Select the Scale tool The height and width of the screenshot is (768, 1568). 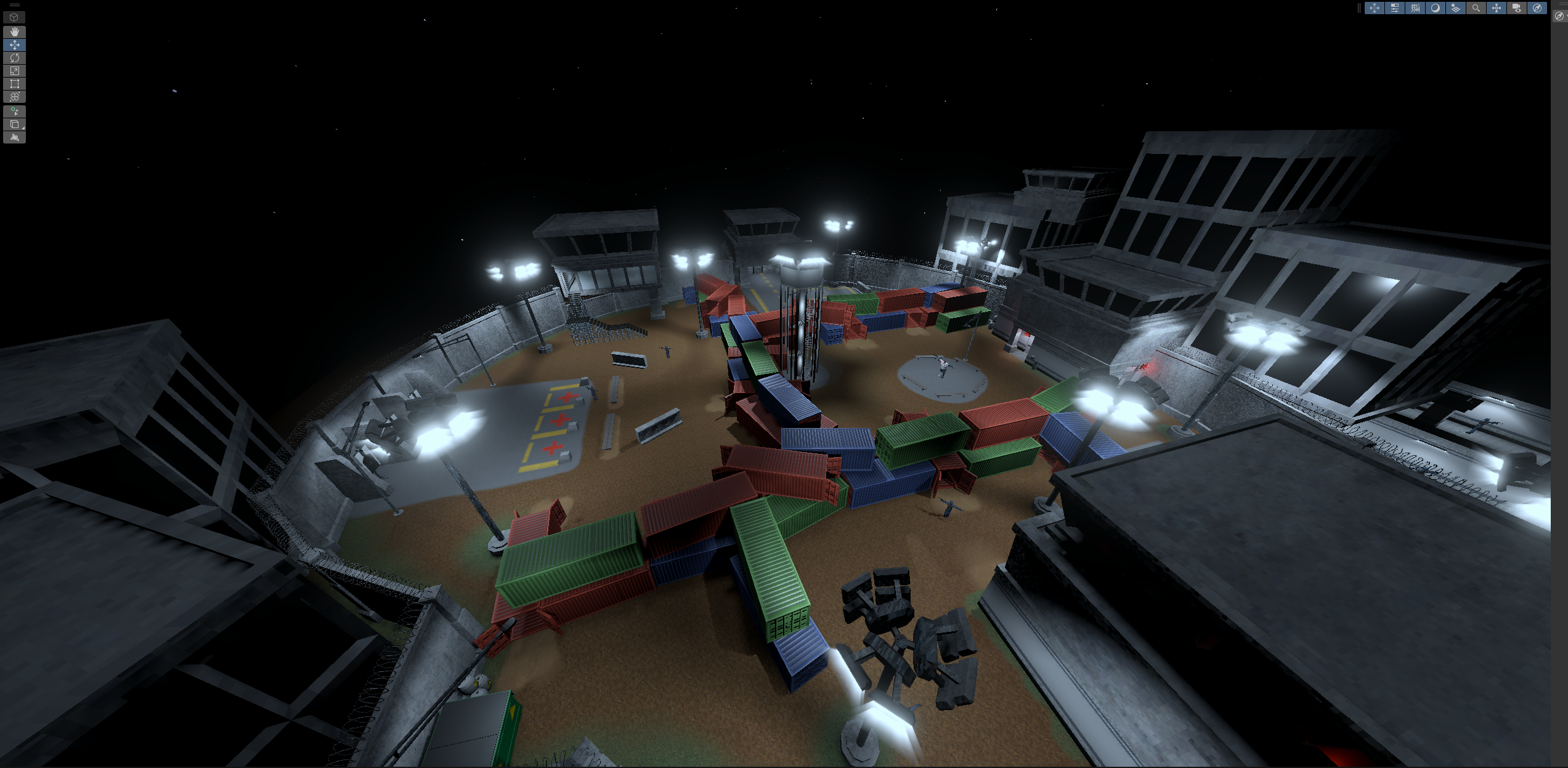coord(15,70)
